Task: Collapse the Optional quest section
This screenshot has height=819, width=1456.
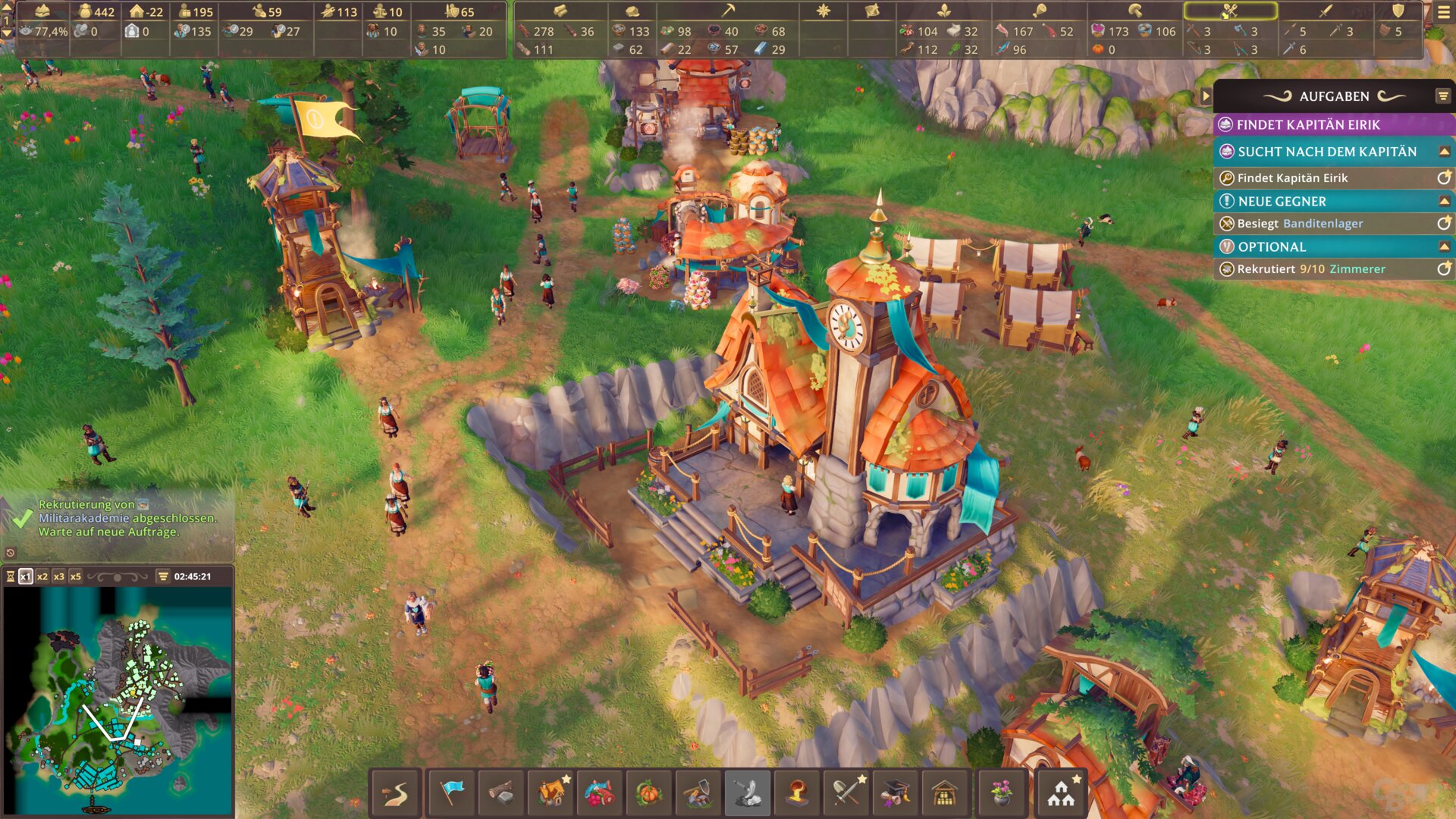Action: pos(1444,246)
